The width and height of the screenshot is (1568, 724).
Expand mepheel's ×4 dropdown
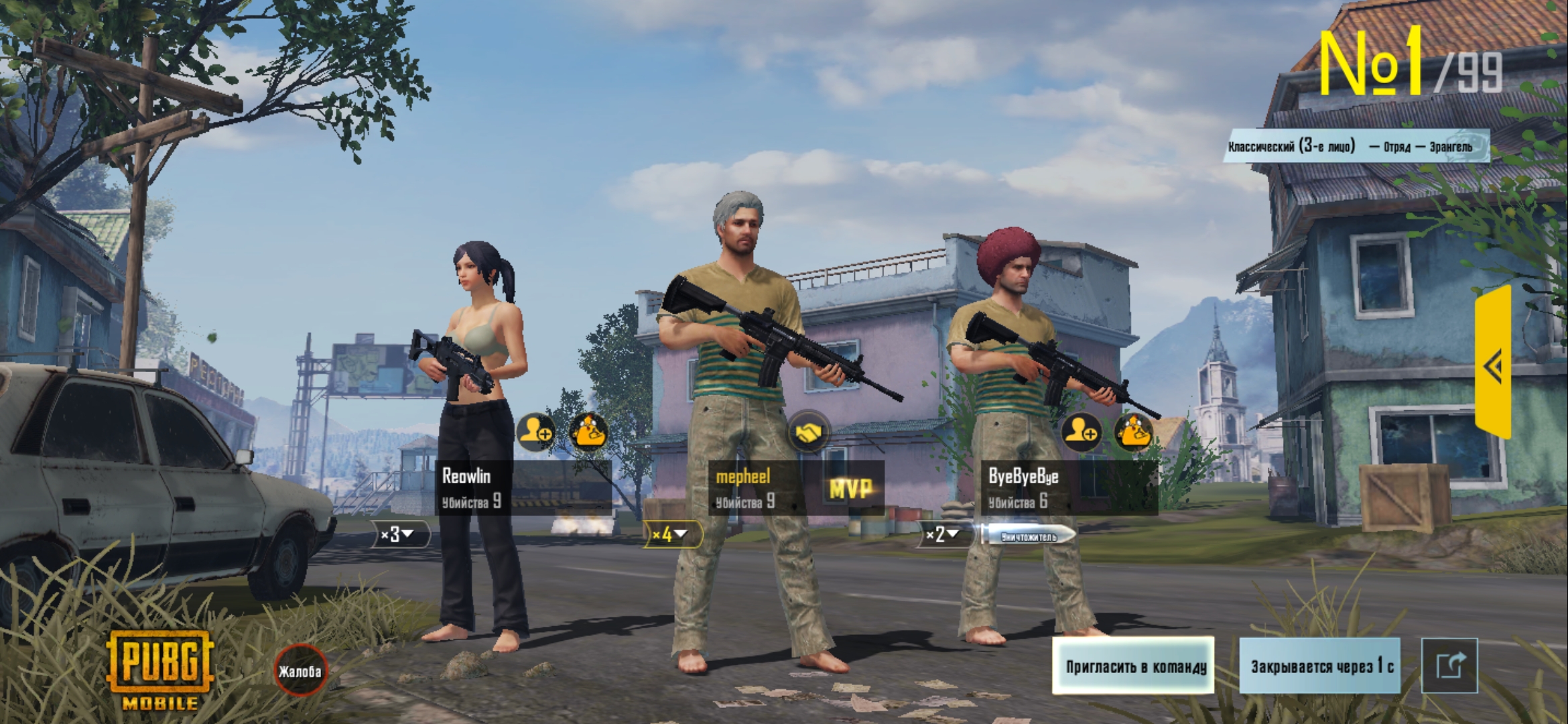click(x=672, y=534)
